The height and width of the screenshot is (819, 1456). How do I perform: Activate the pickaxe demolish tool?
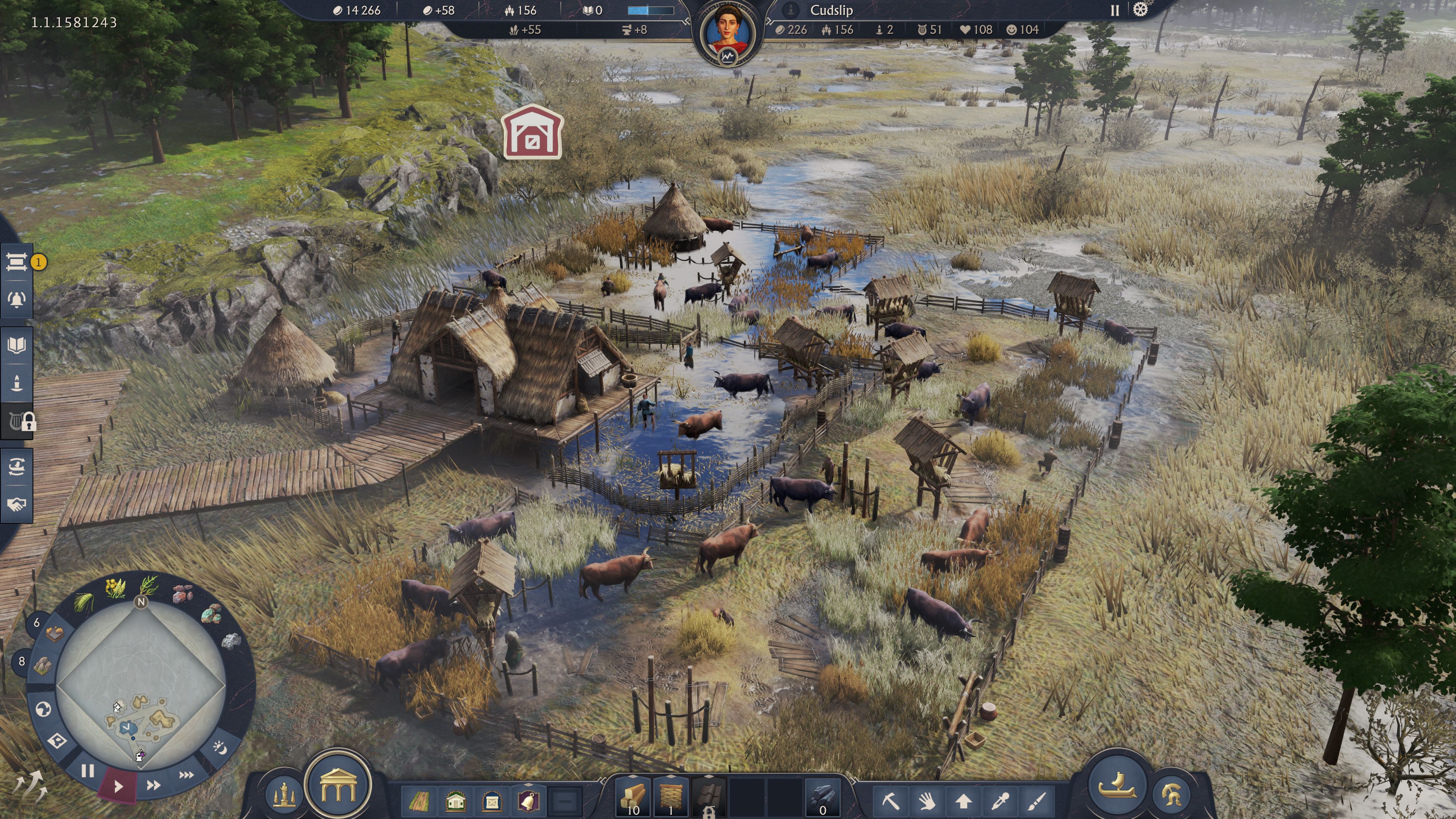tap(891, 800)
